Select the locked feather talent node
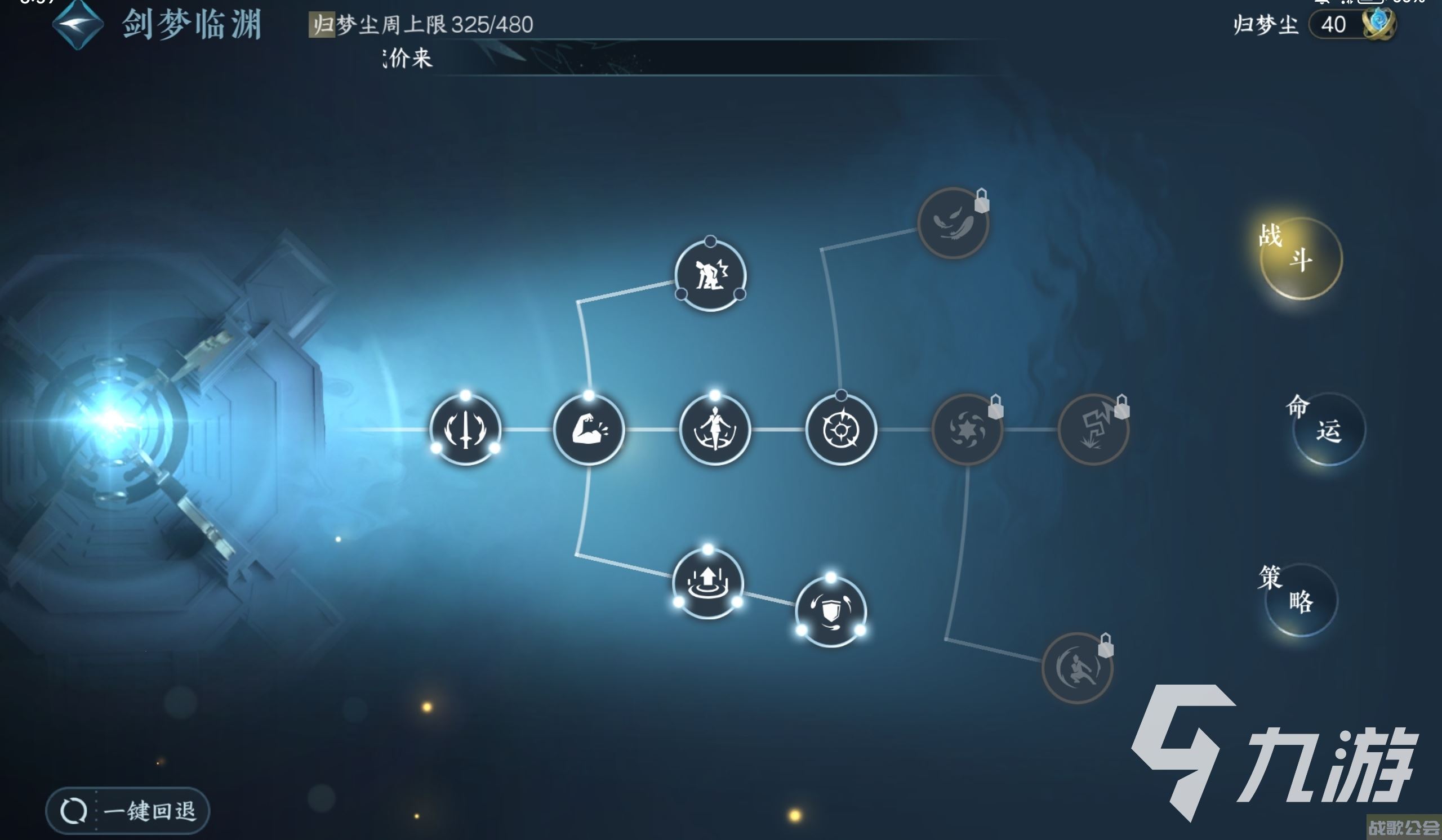Viewport: 1442px width, 840px height. click(953, 223)
